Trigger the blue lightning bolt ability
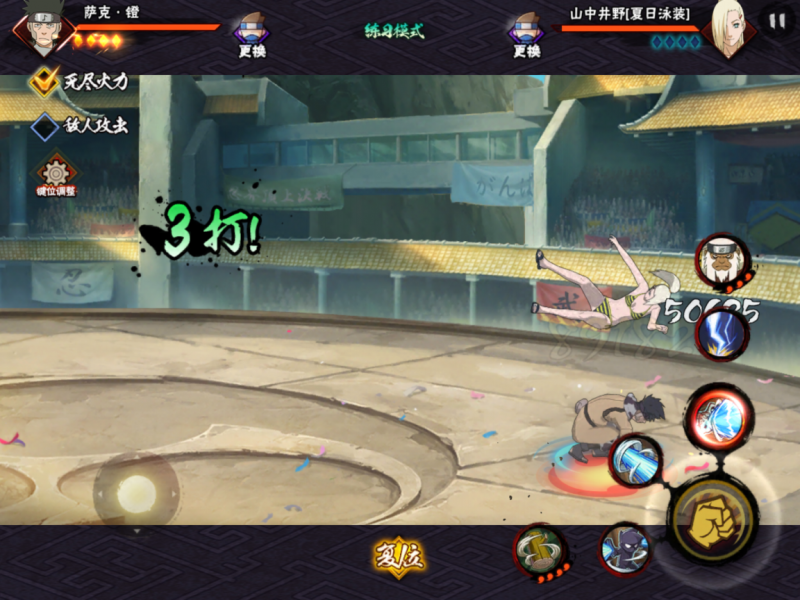The width and height of the screenshot is (800, 600). point(723,333)
